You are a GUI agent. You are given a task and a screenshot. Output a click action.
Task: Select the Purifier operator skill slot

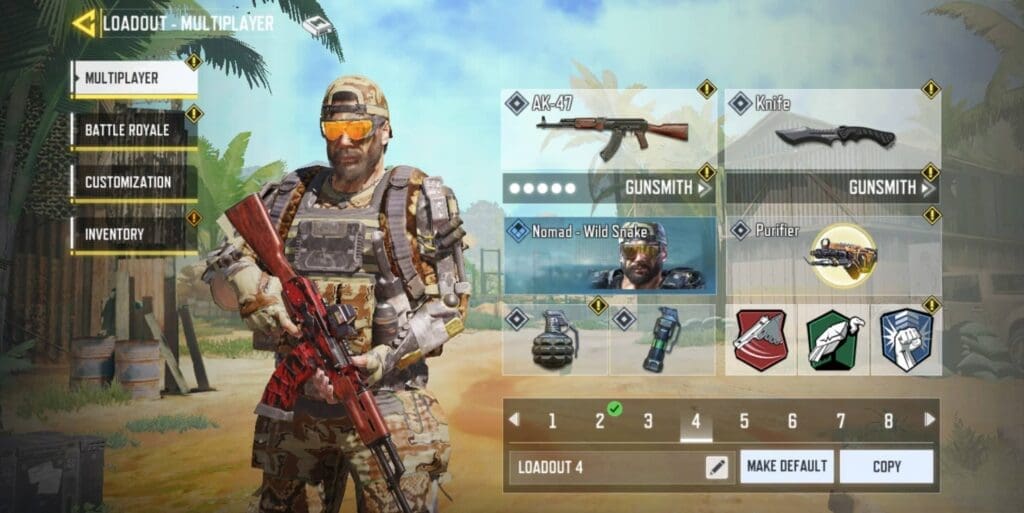833,256
